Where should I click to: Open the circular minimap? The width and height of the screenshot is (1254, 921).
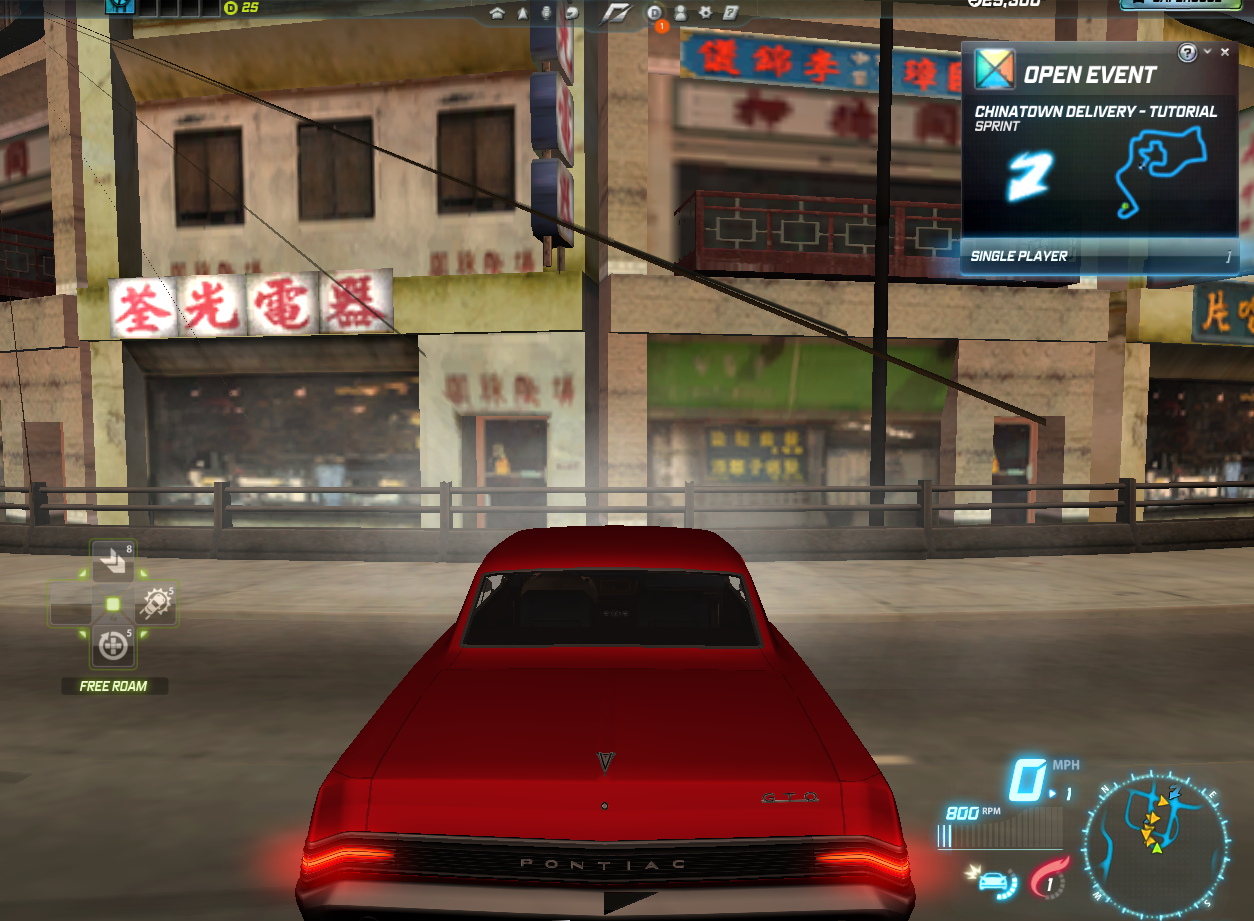click(1155, 847)
